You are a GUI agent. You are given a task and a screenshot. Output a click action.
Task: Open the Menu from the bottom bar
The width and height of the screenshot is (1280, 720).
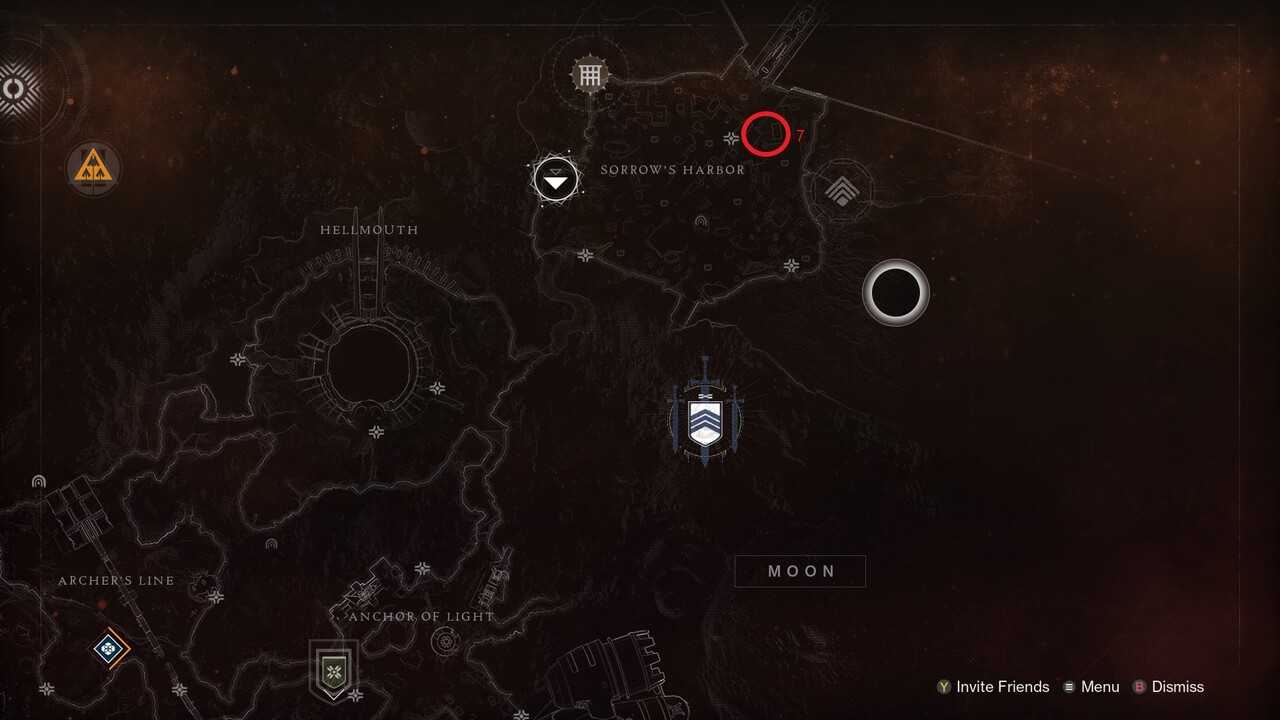pos(1100,687)
